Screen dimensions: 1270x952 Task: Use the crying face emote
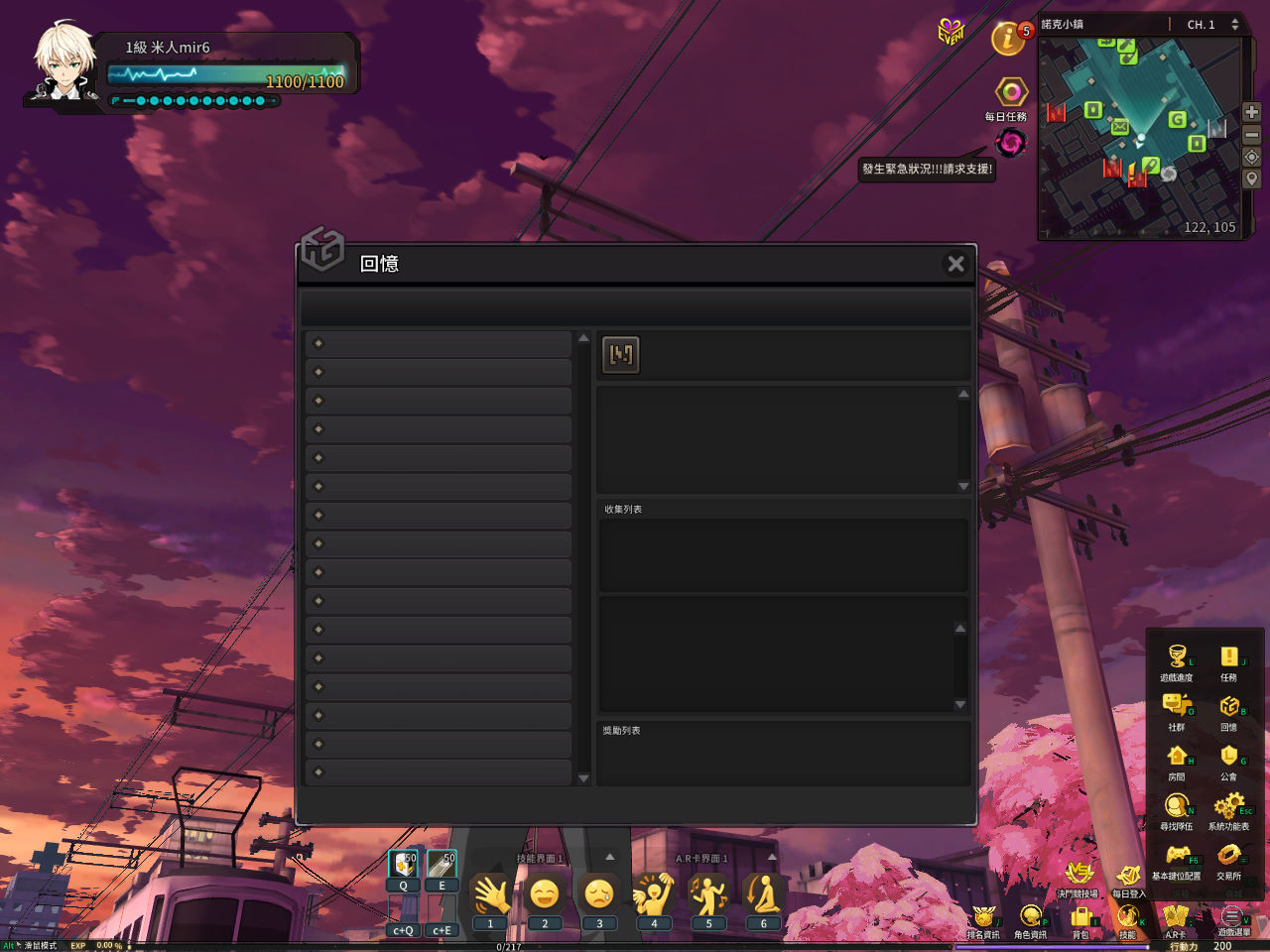click(x=599, y=895)
